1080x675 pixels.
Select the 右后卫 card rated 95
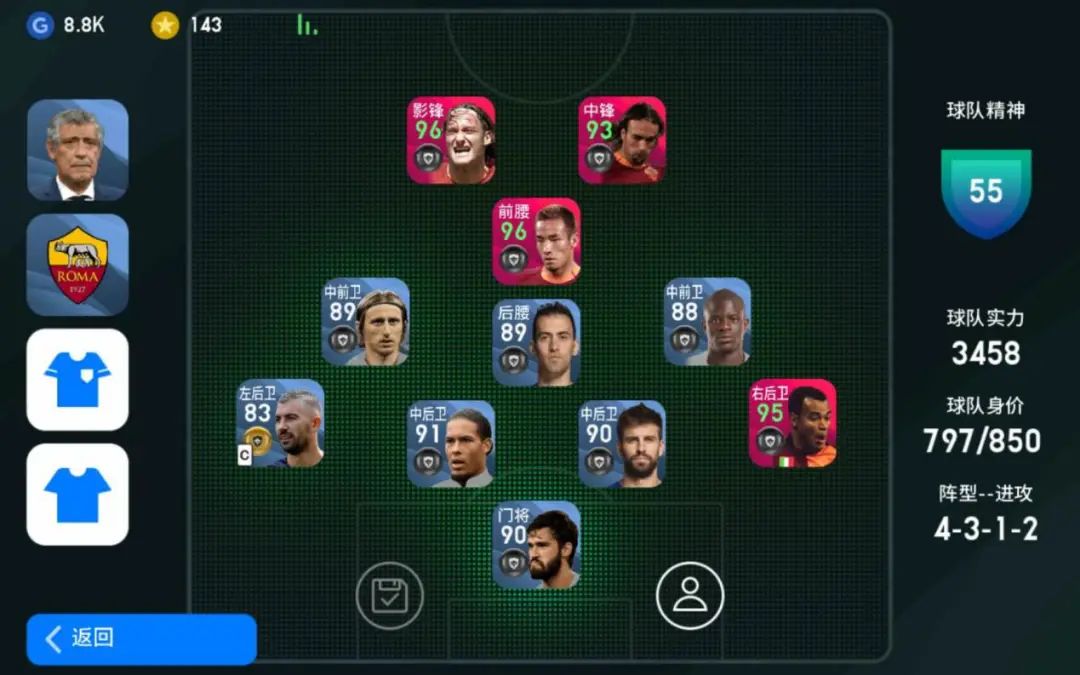(793, 423)
